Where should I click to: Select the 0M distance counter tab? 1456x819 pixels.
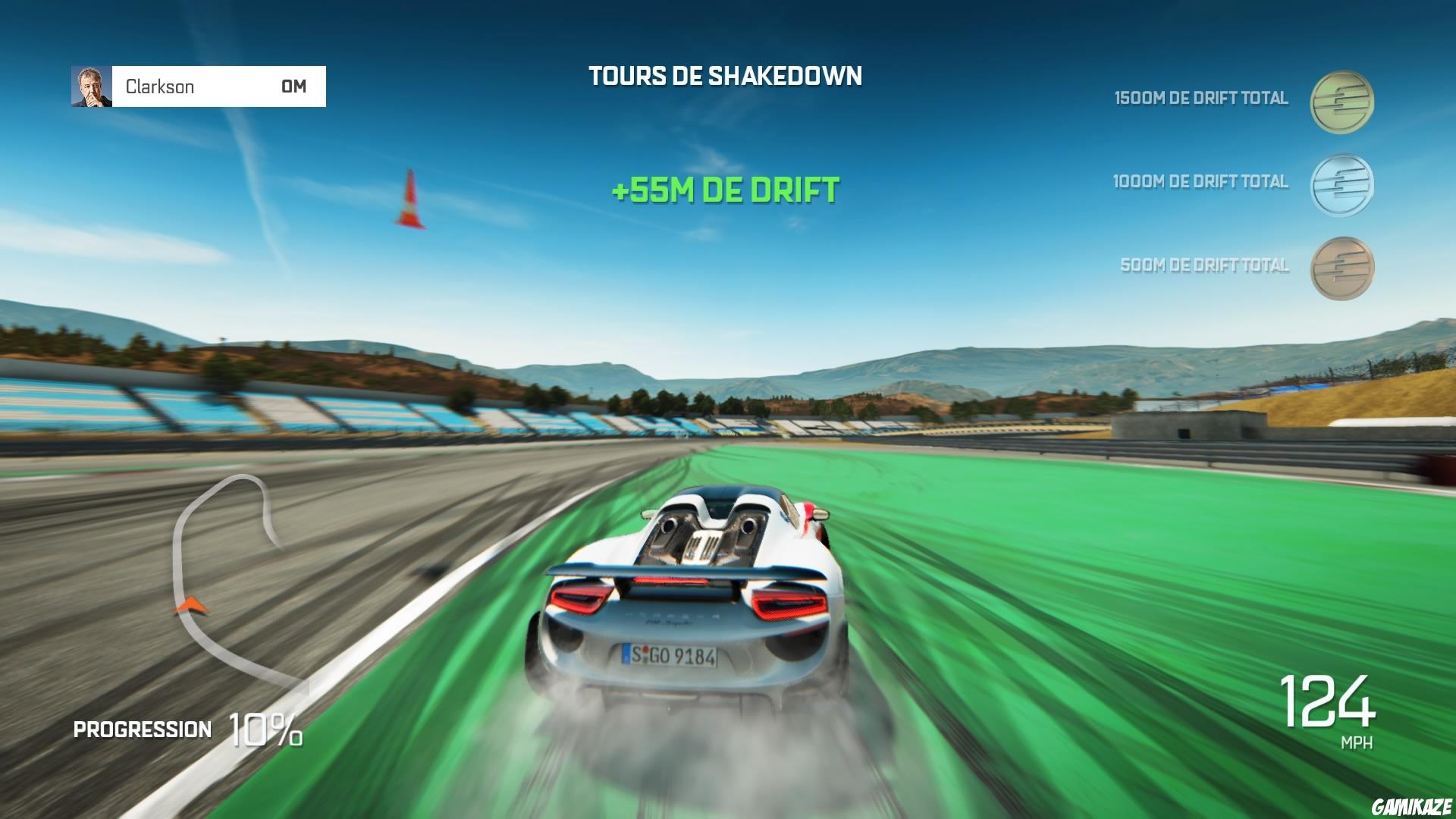293,86
